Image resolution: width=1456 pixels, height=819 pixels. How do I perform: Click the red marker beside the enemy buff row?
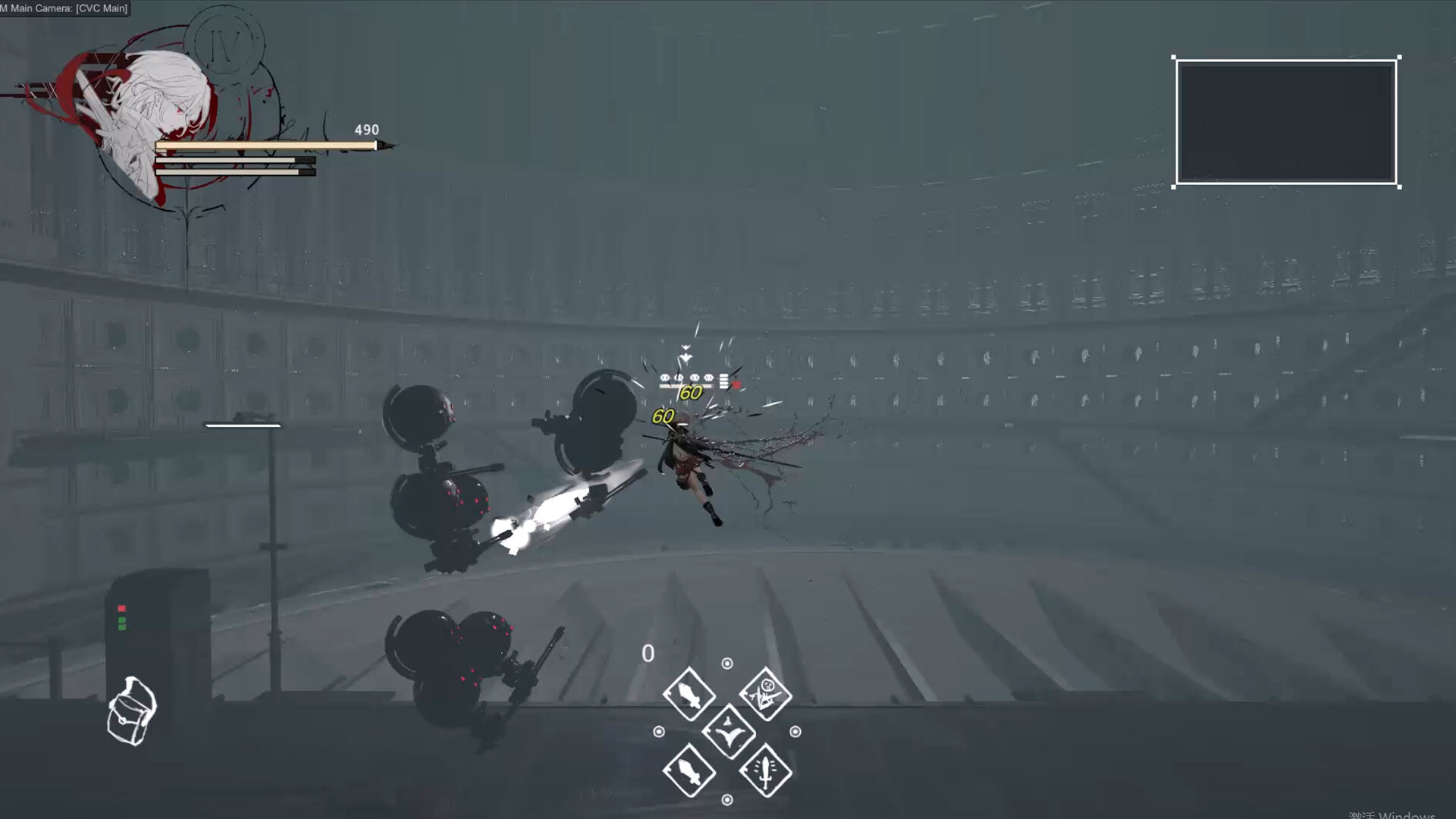pos(736,383)
